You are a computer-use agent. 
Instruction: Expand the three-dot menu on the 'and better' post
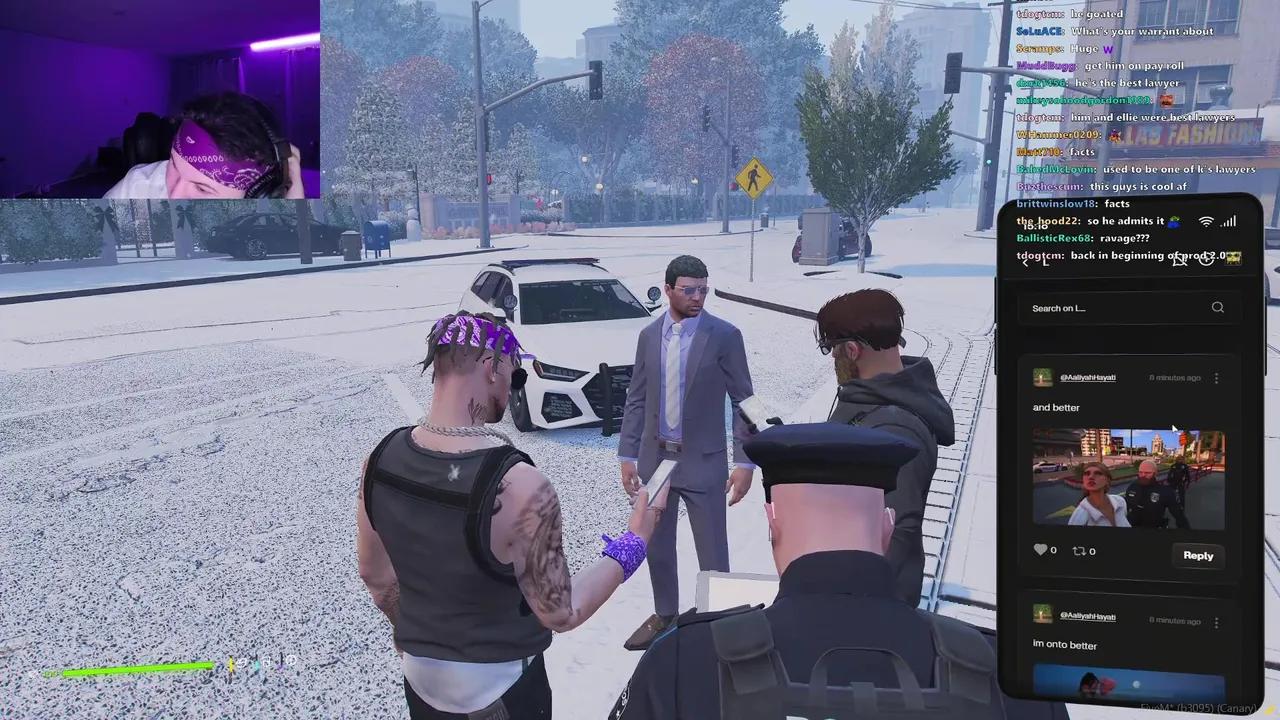(x=1216, y=378)
